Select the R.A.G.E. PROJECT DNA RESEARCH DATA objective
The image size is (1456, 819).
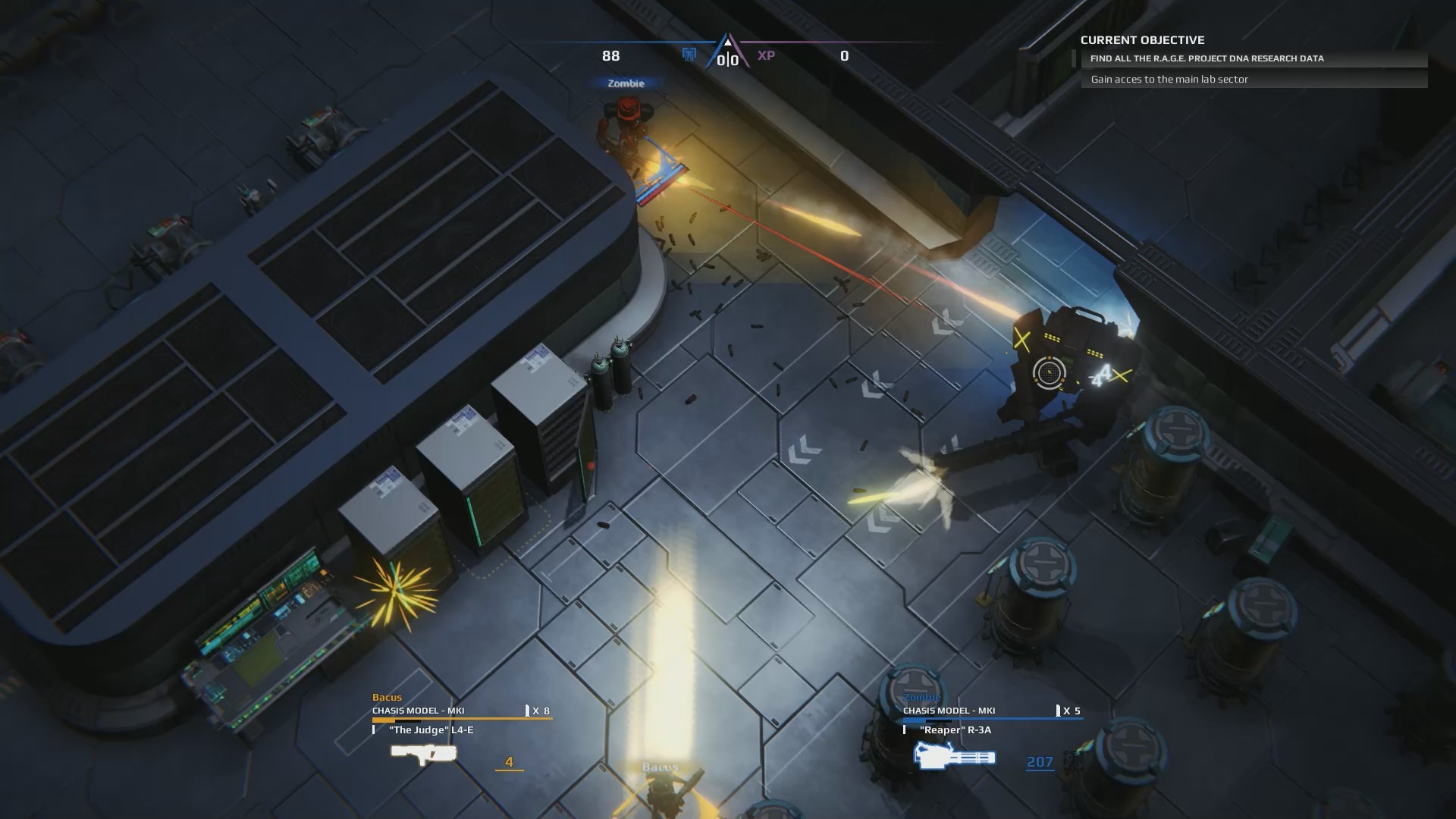[1207, 58]
